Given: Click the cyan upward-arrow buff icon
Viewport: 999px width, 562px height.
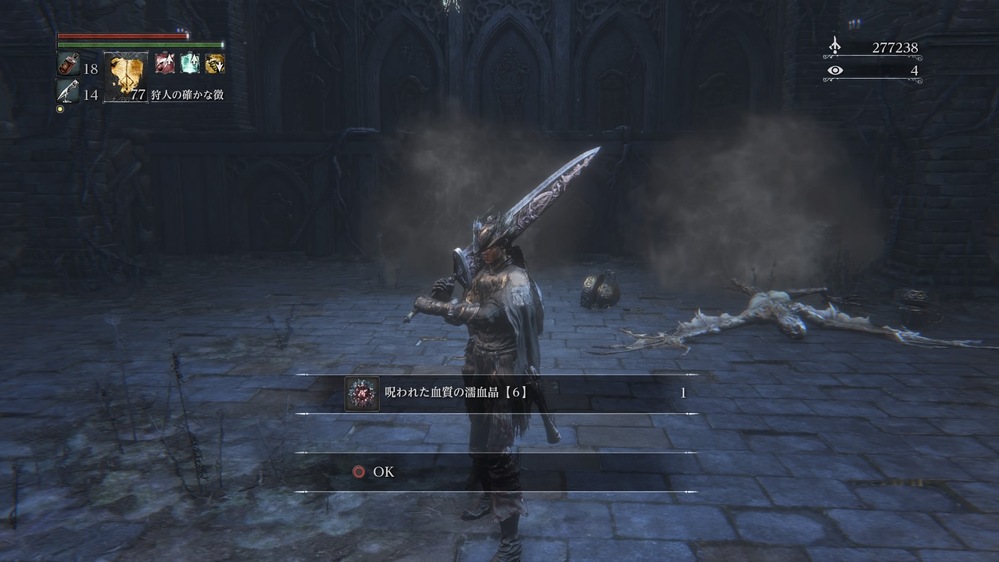Looking at the screenshot, I should 190,64.
